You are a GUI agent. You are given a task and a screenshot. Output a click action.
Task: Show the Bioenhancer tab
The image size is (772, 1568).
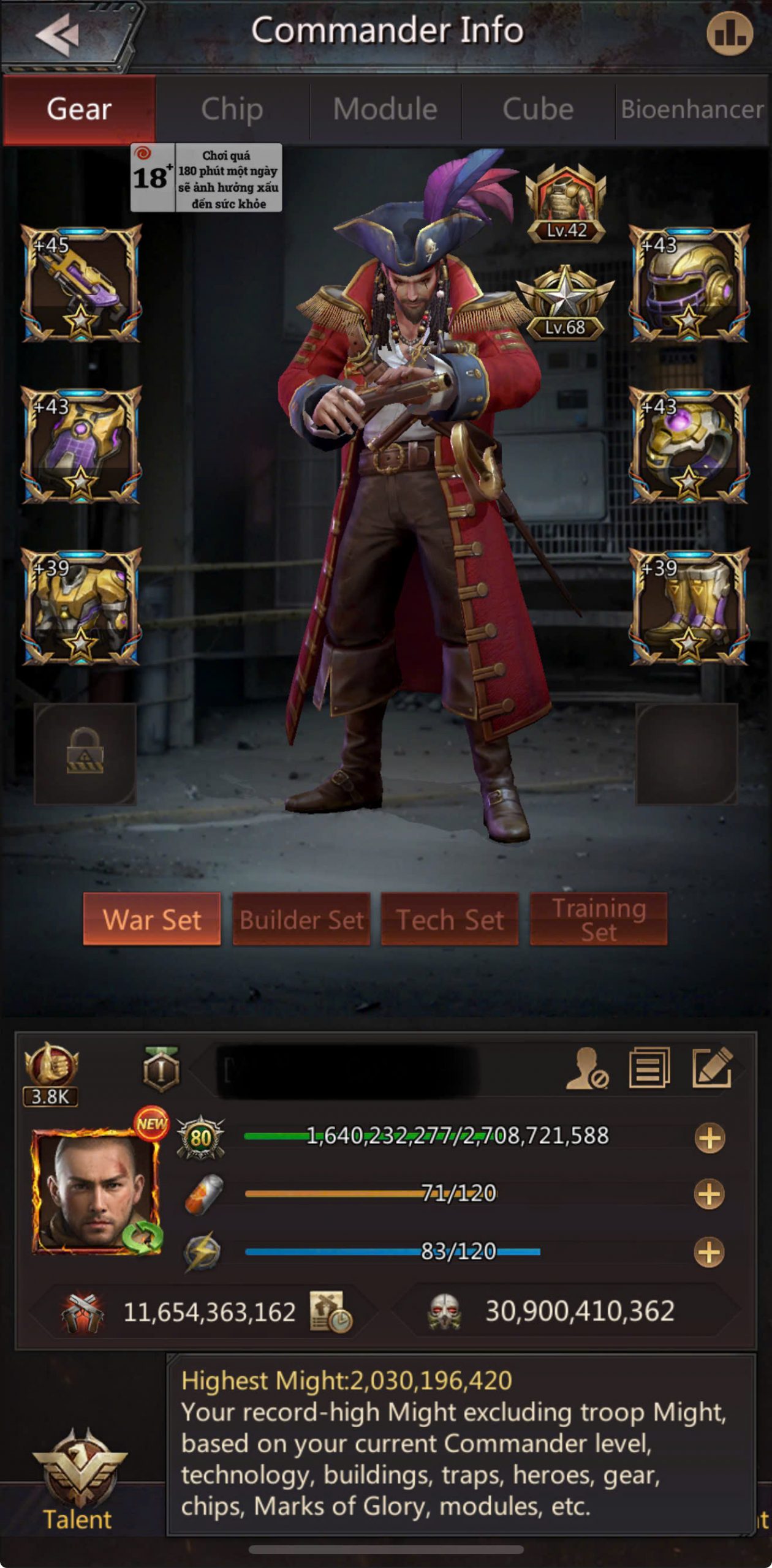pos(692,110)
